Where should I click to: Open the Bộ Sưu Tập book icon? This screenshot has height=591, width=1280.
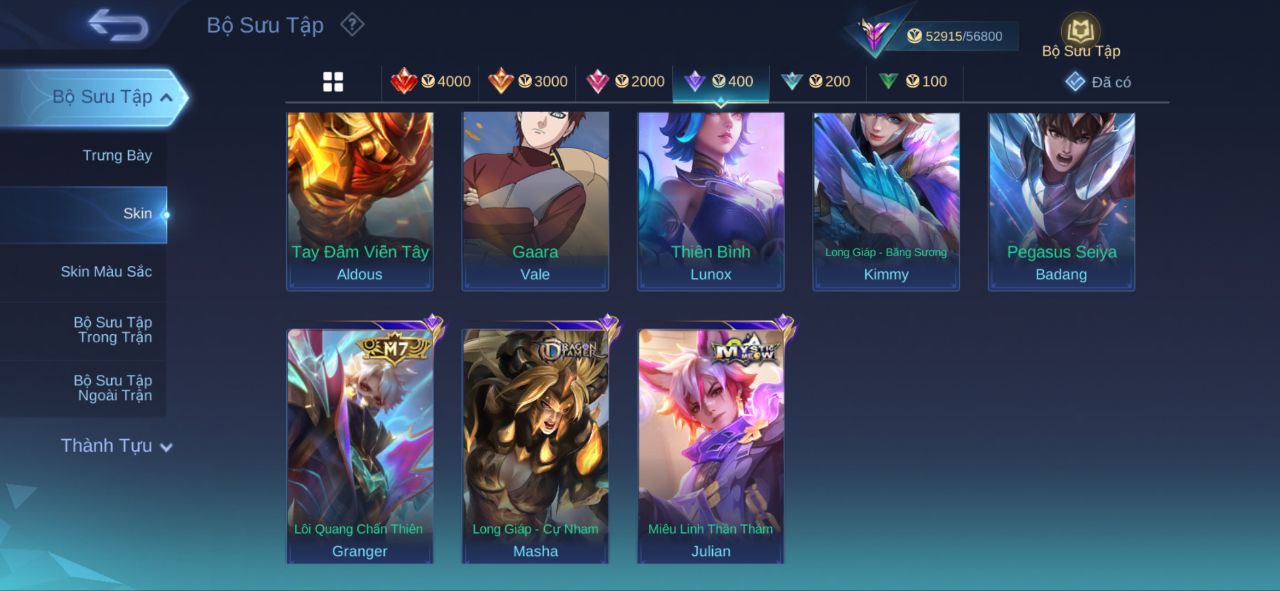[1080, 33]
